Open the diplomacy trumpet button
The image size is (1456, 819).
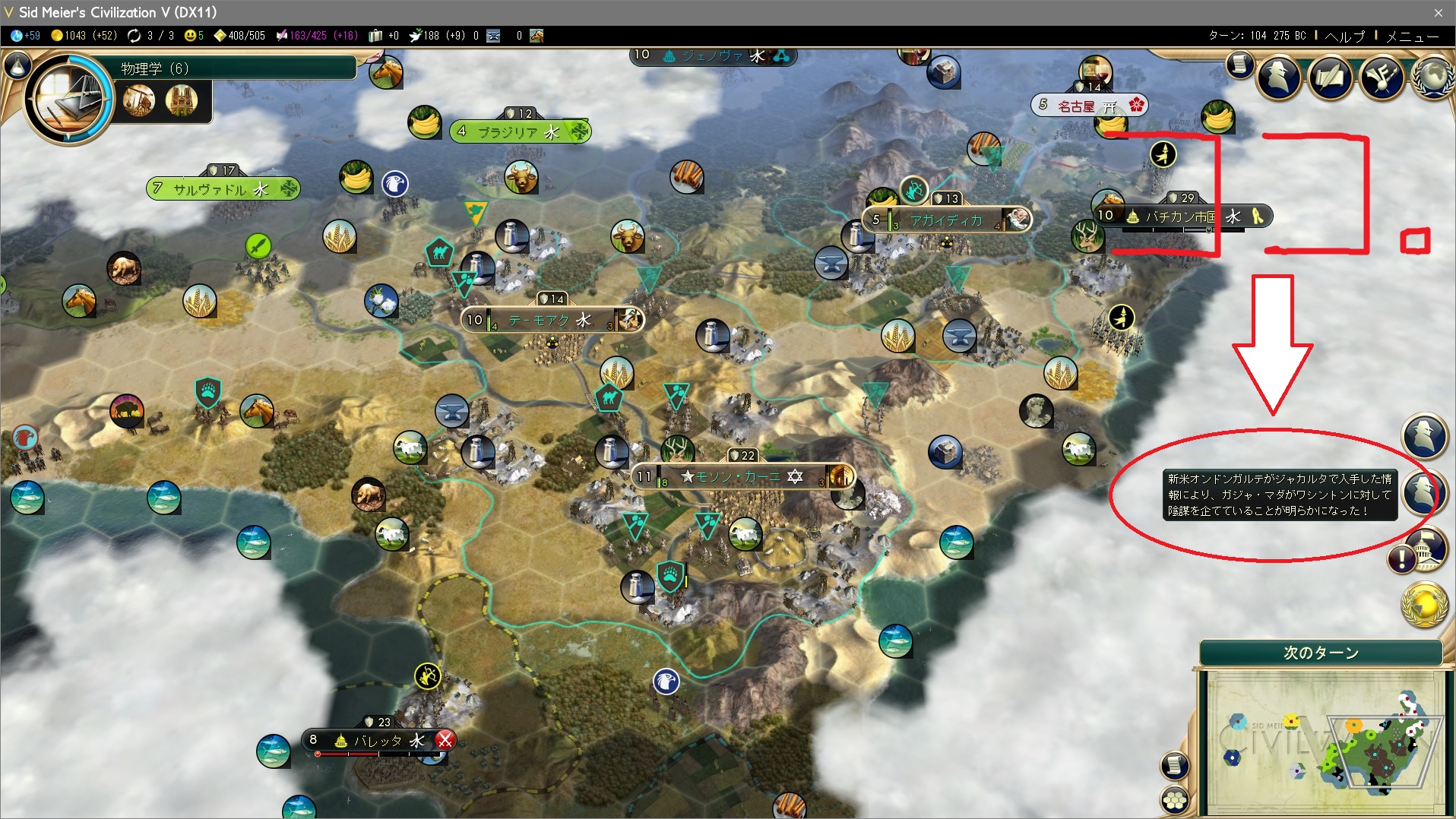pos(1381,76)
